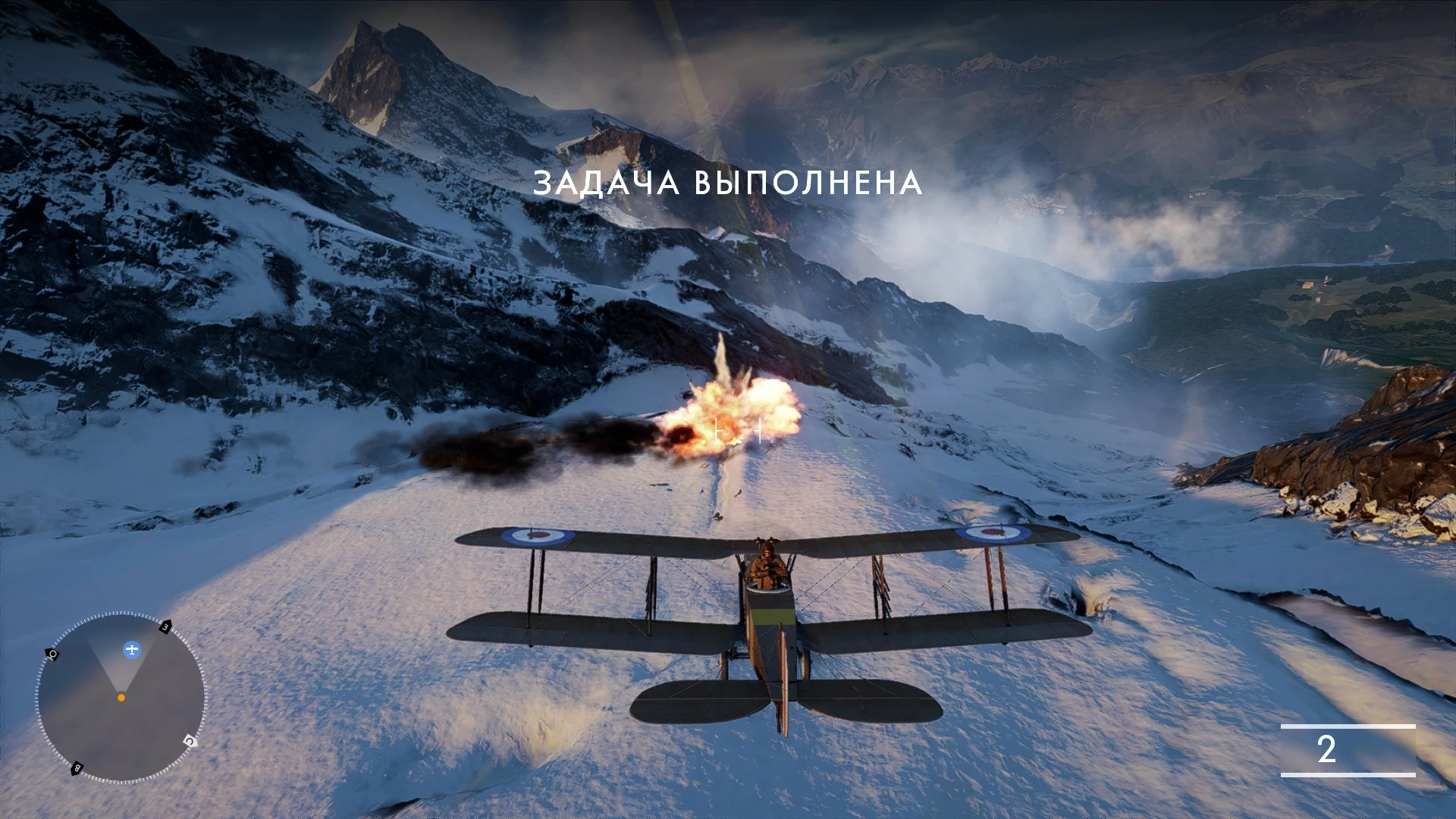
Task: Click the В (east) marker on the compass
Action: click(x=76, y=769)
